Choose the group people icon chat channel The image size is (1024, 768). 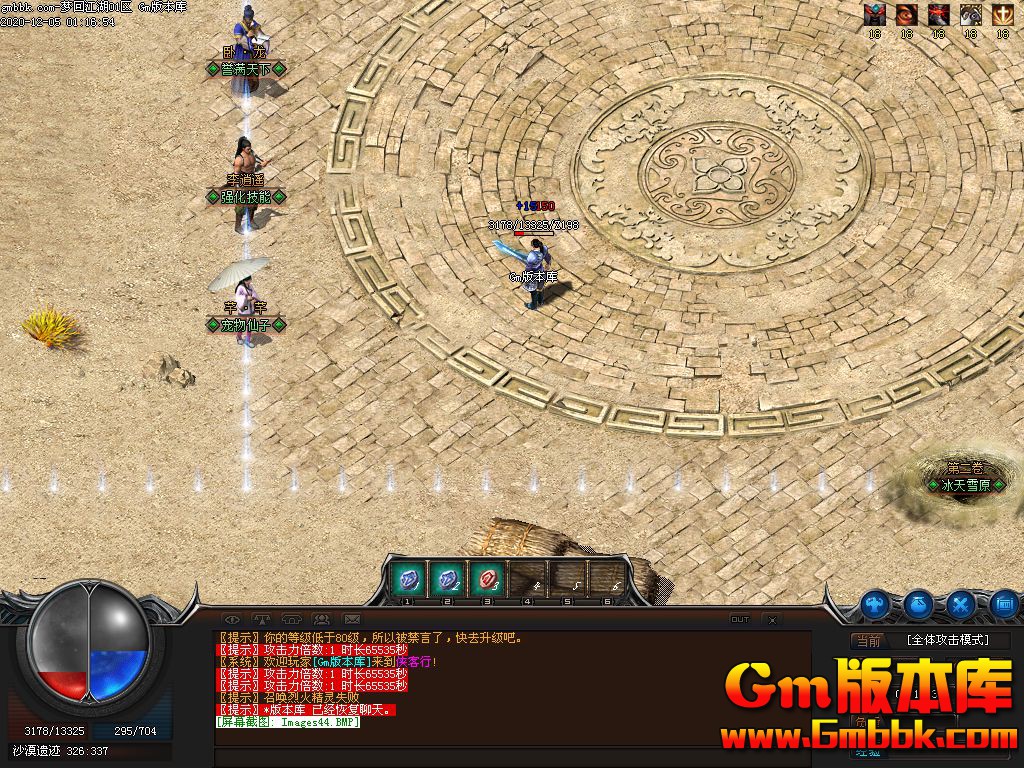(322, 619)
